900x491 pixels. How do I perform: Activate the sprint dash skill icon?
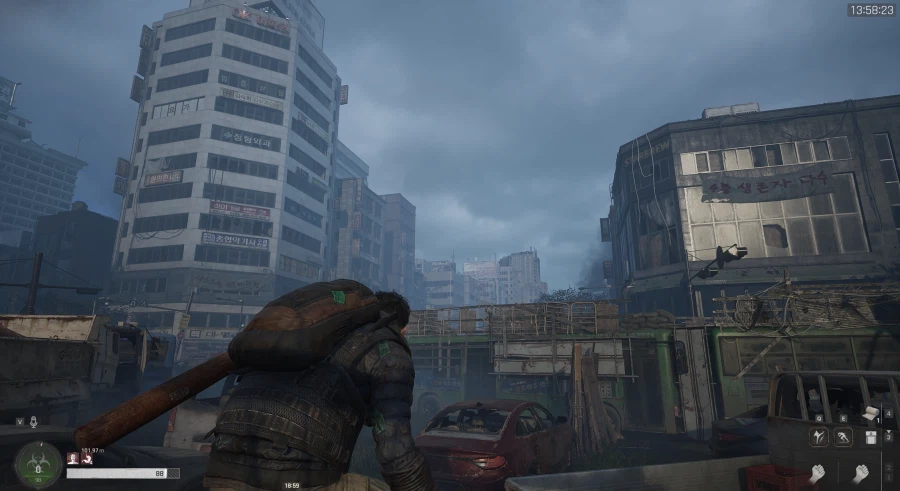tap(845, 437)
